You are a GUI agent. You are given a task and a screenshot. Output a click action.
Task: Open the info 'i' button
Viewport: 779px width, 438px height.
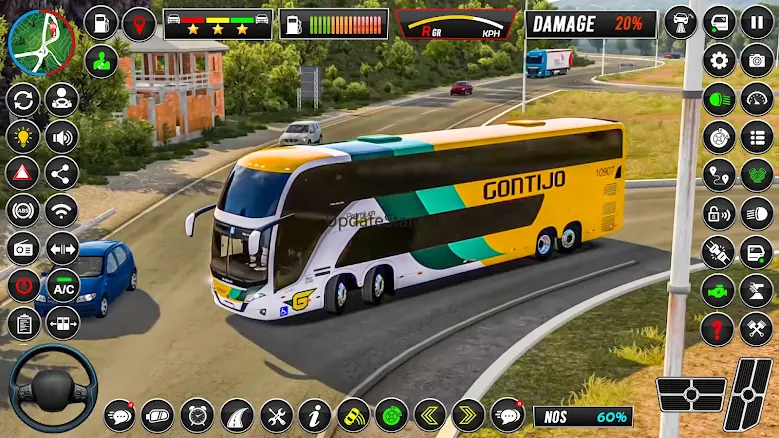pyautogui.click(x=315, y=414)
